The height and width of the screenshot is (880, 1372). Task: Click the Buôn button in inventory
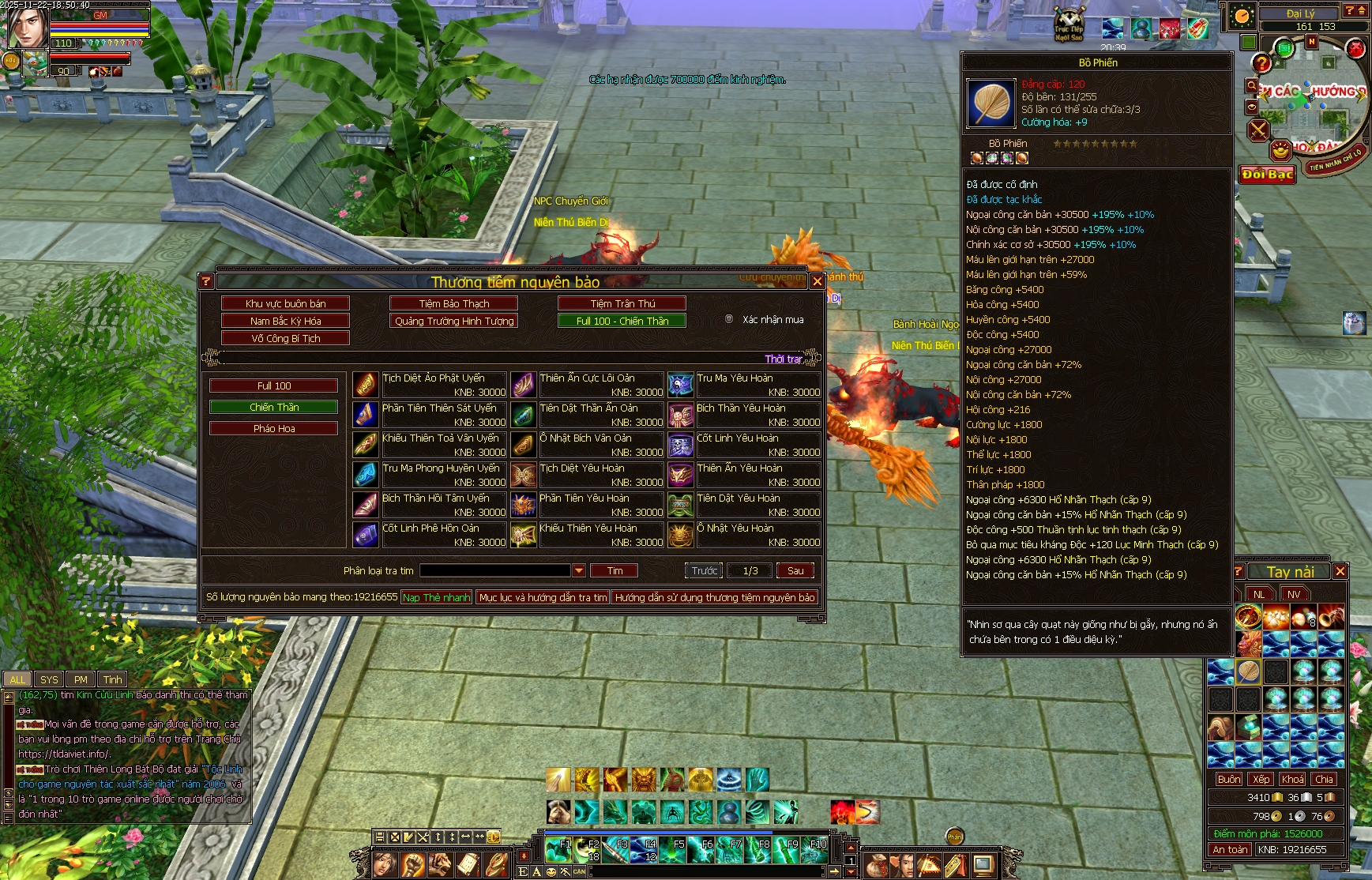pyautogui.click(x=1228, y=779)
